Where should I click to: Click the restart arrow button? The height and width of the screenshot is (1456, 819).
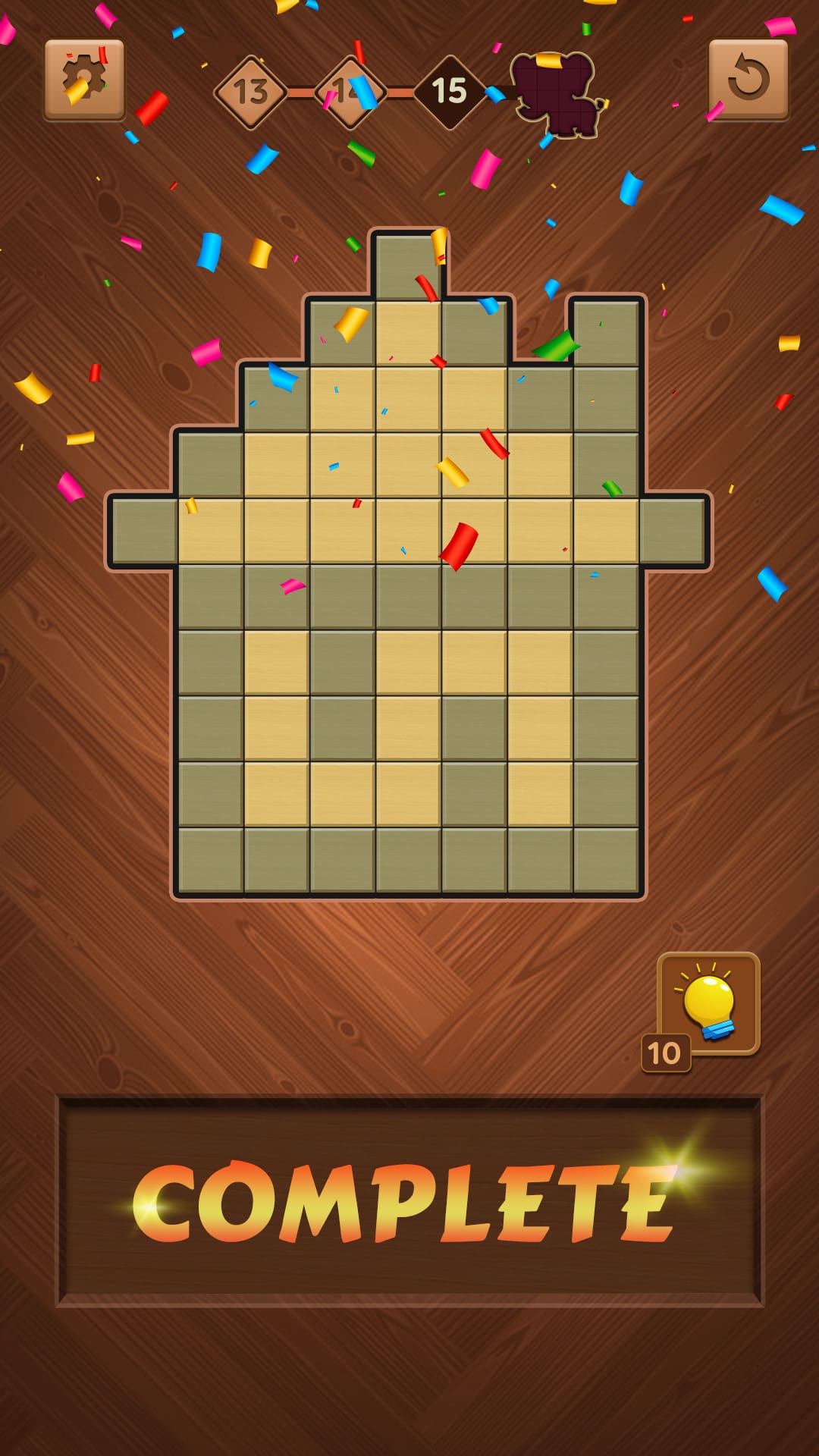(748, 80)
